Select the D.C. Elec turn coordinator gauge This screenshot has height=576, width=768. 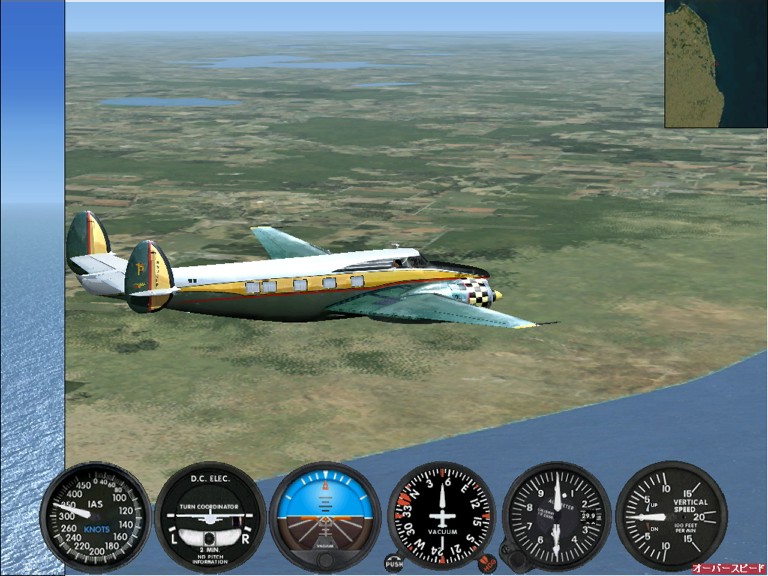210,516
